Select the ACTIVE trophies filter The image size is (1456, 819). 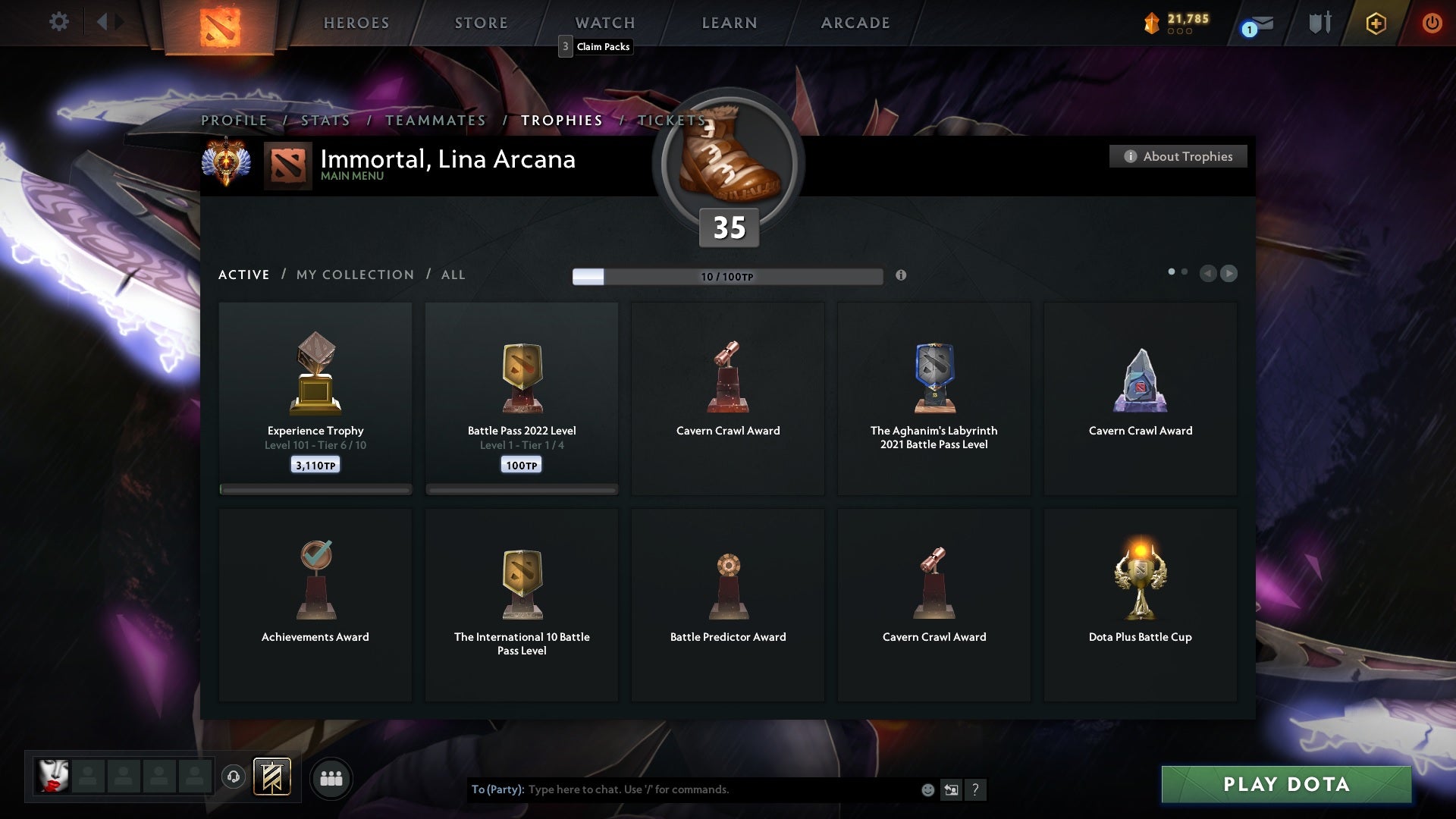click(x=244, y=275)
